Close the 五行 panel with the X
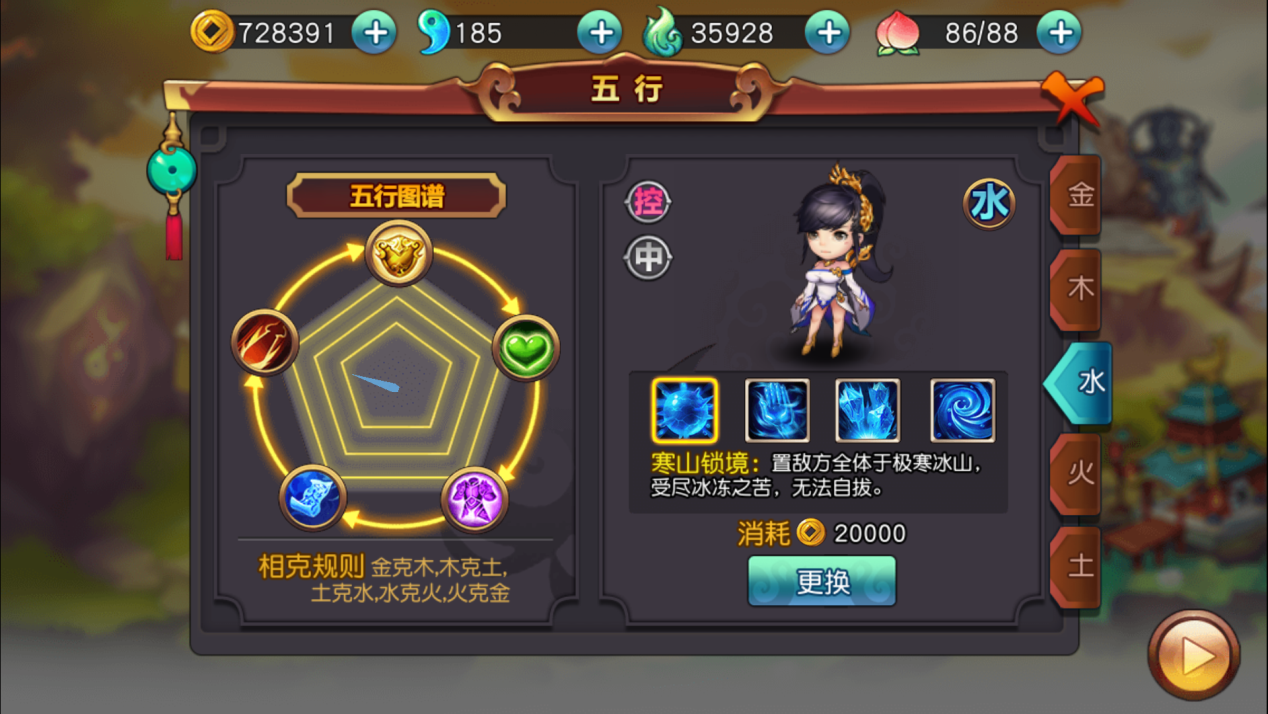The image size is (1268, 714). pos(1071,97)
